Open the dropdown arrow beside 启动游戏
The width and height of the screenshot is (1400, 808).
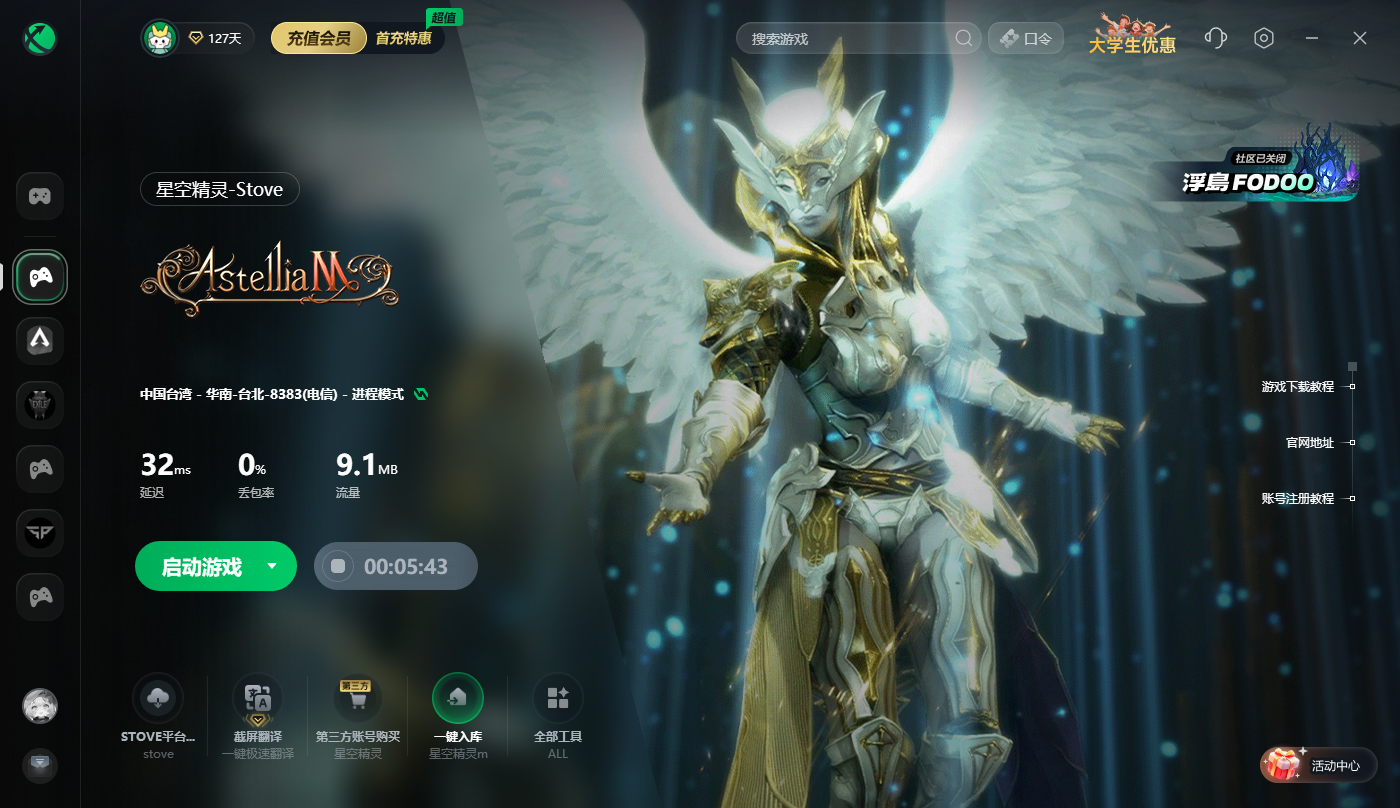(272, 566)
